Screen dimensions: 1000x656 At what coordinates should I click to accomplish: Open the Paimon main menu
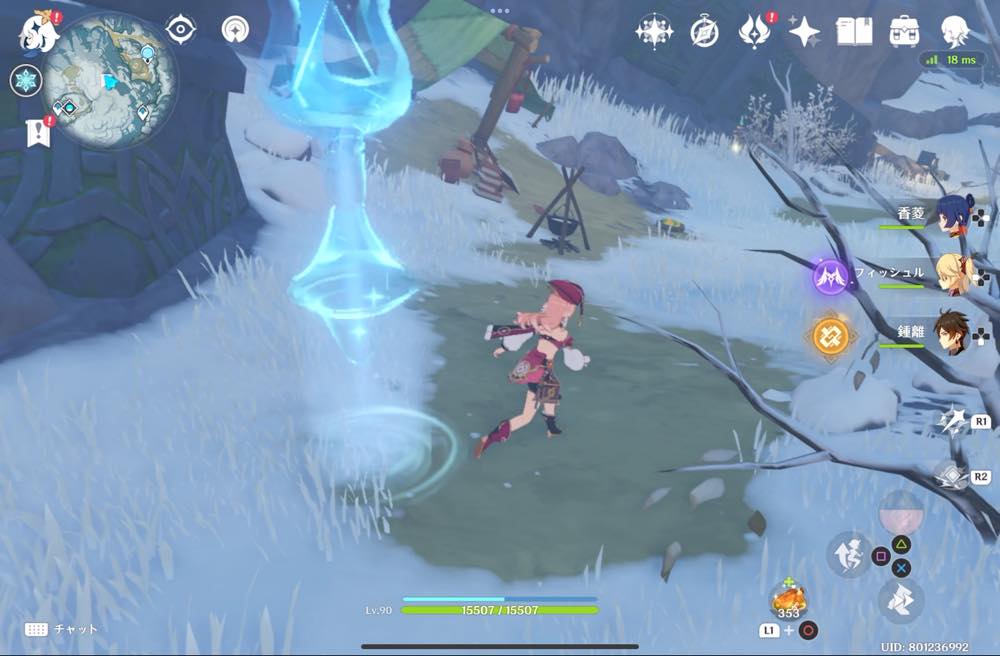click(x=38, y=30)
